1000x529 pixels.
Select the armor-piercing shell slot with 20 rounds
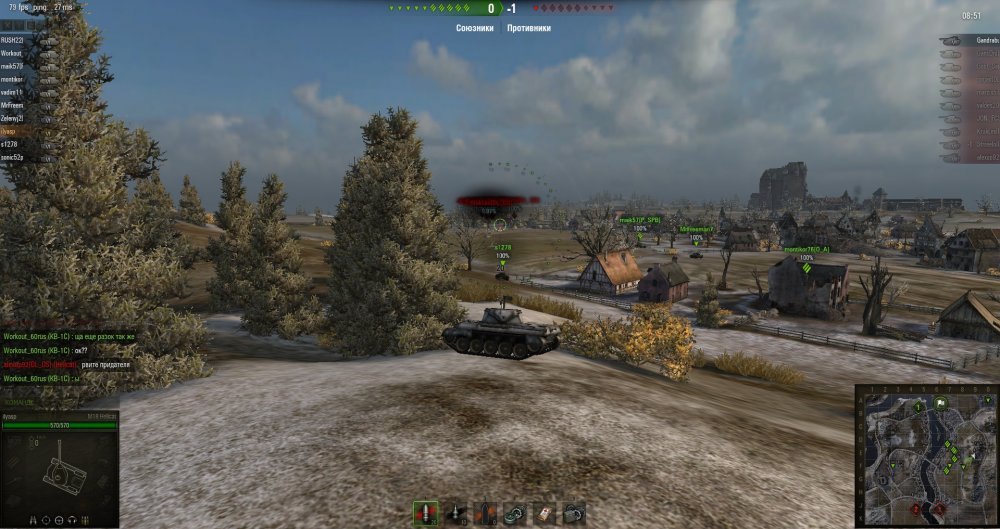point(425,513)
